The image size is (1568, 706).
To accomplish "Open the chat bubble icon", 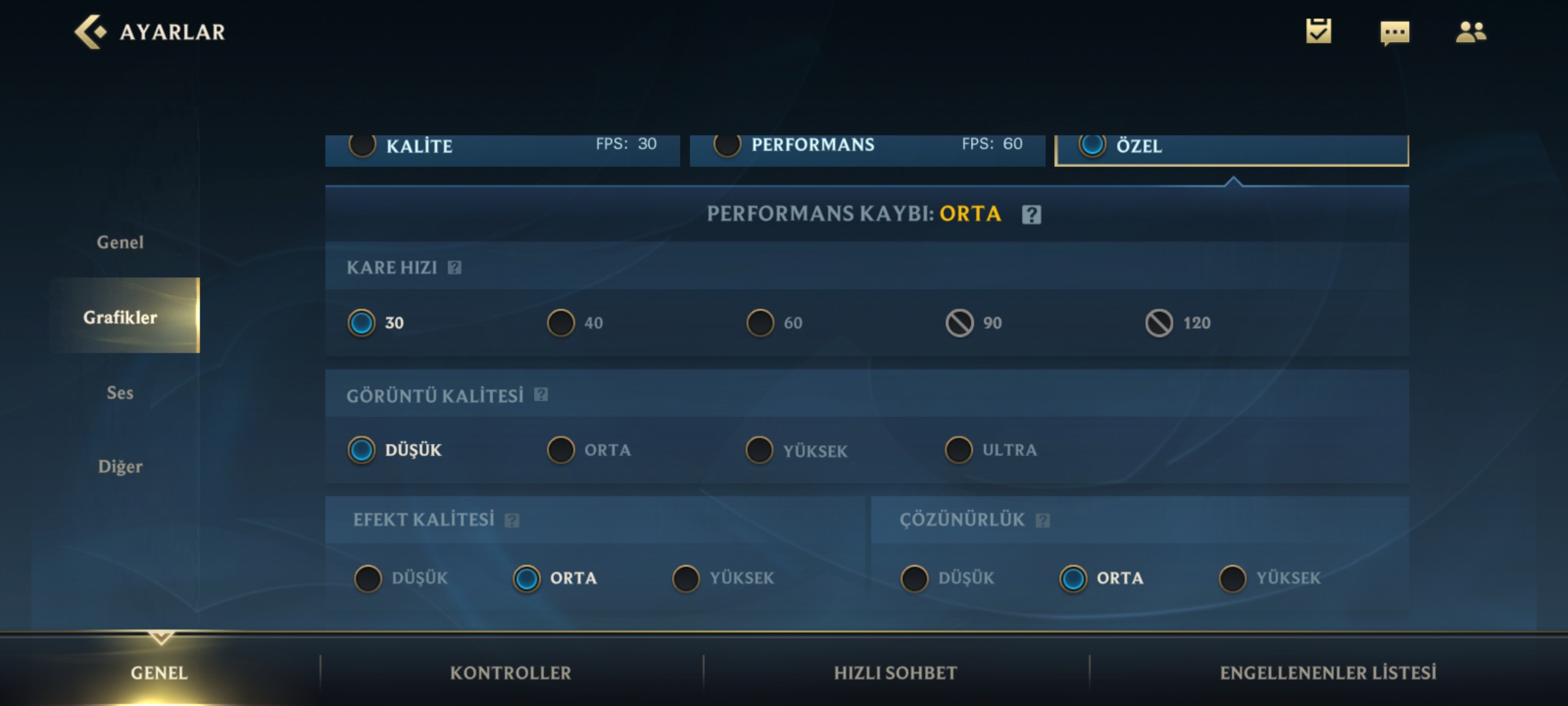I will [x=1394, y=32].
